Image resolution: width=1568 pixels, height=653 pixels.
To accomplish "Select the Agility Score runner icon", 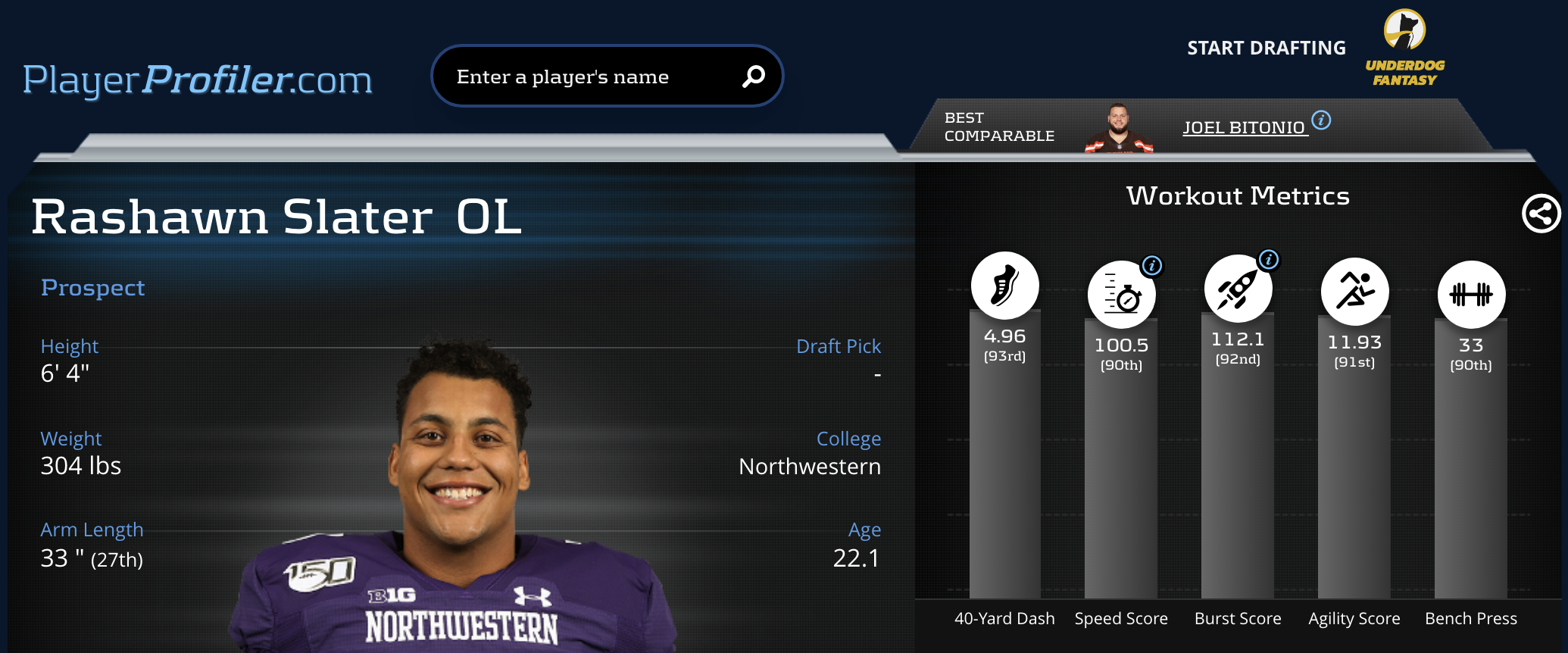I will [1354, 292].
